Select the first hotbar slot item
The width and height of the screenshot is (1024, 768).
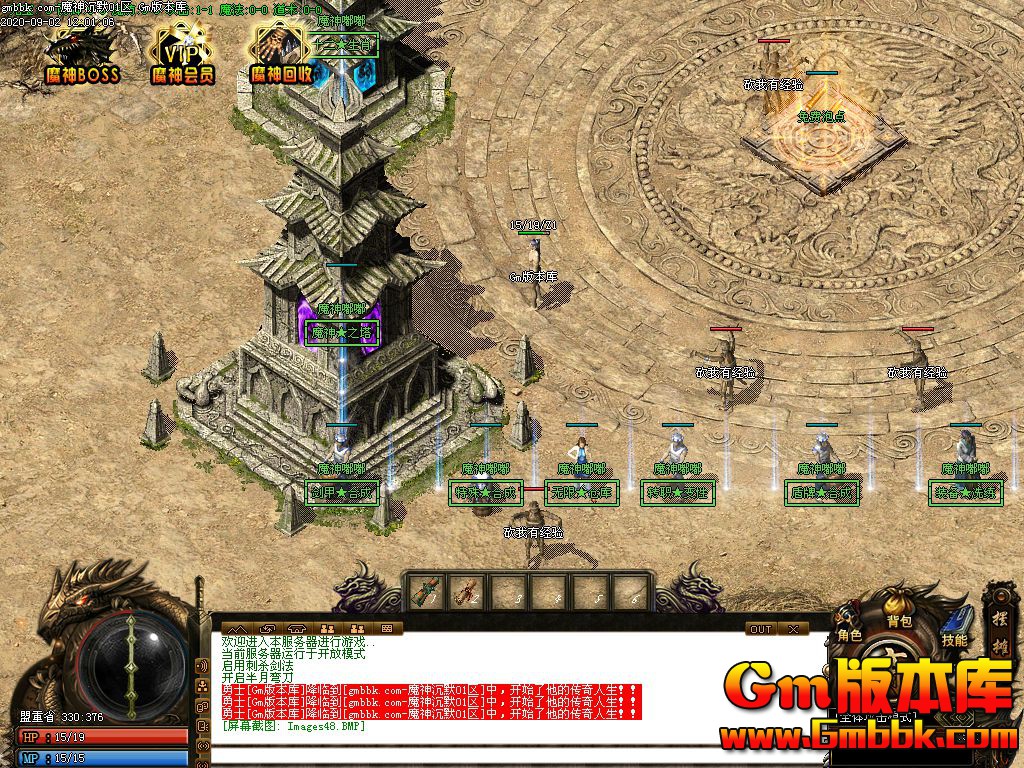(x=424, y=592)
